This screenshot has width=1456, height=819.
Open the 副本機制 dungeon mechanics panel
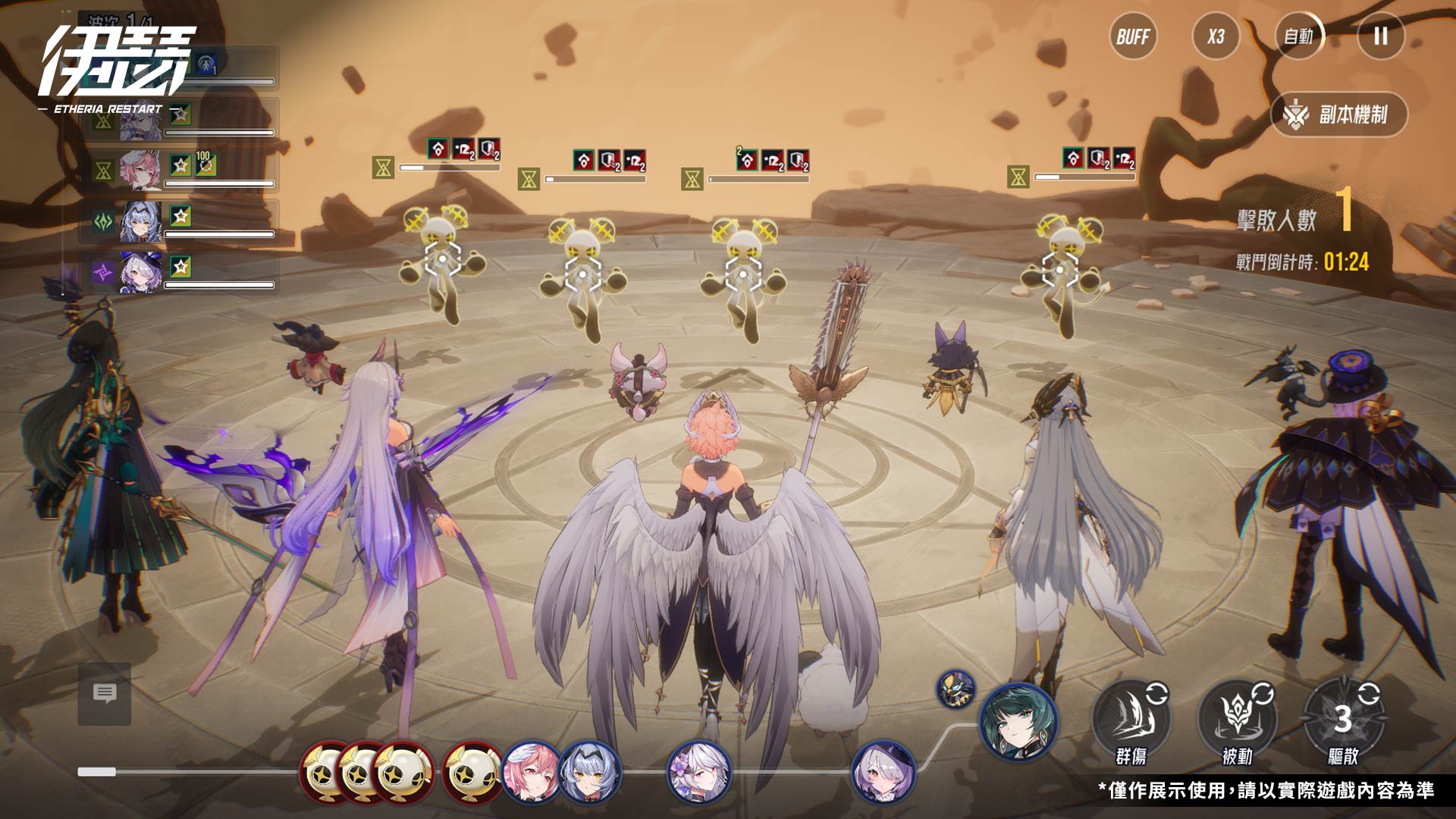coord(1339,115)
